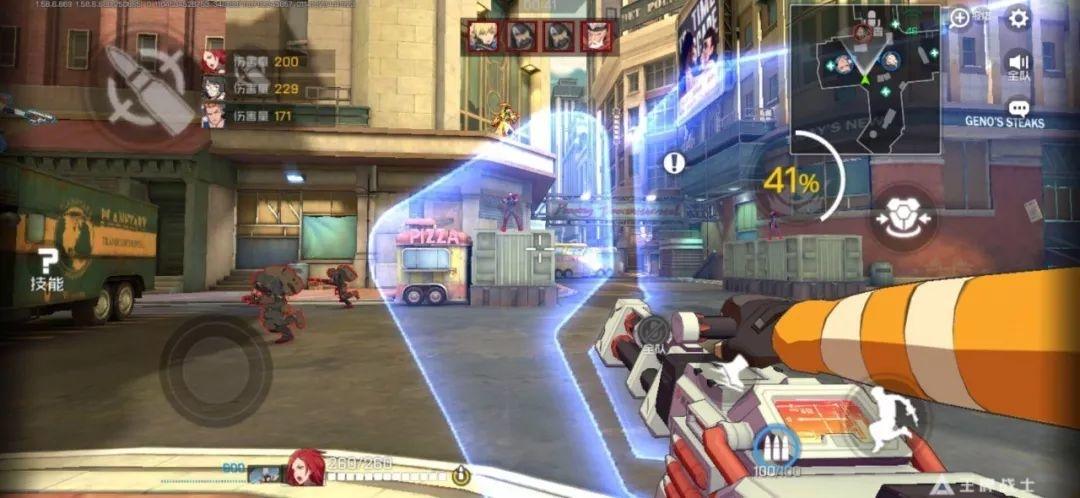Open the skill help question mark
This screenshot has height=498, width=1080.
pos(47,270)
